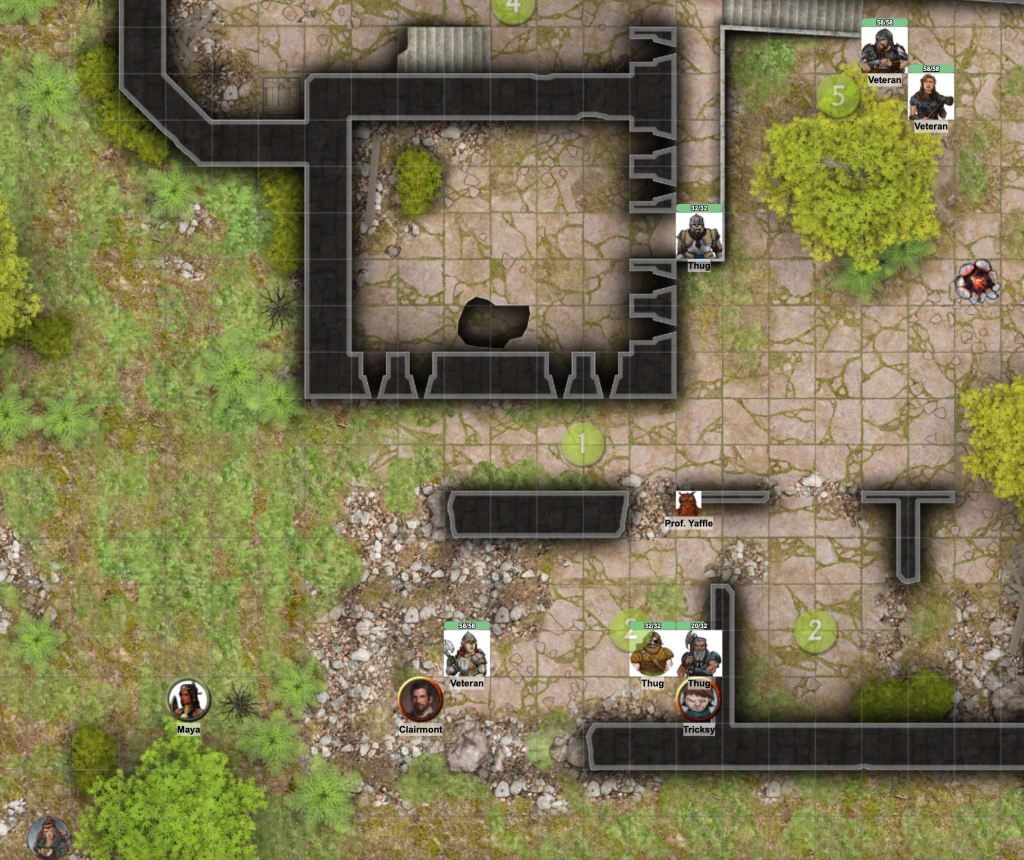Select the bearded Veteran with crossed arms
The height and width of the screenshot is (860, 1024).
[x=884, y=50]
